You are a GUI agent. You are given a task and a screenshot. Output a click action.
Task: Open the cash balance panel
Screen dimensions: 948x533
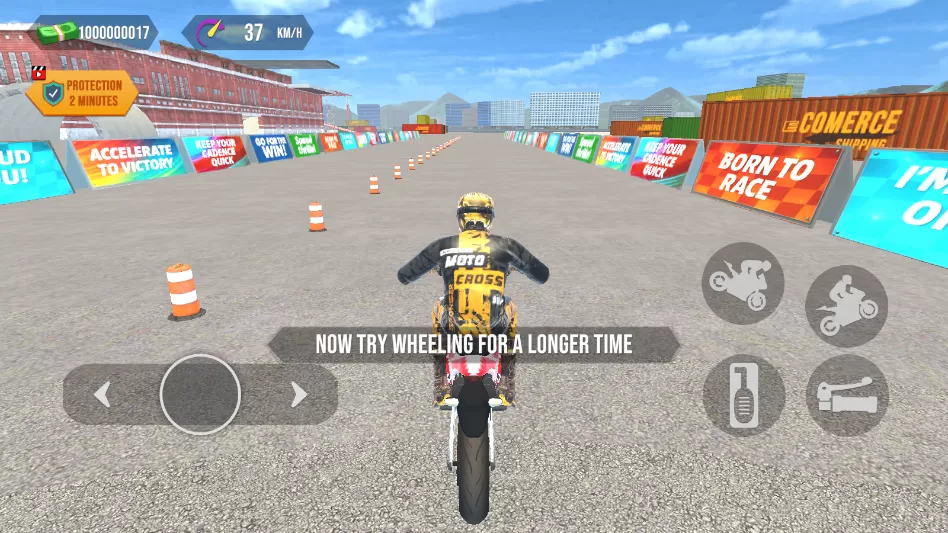(96, 32)
